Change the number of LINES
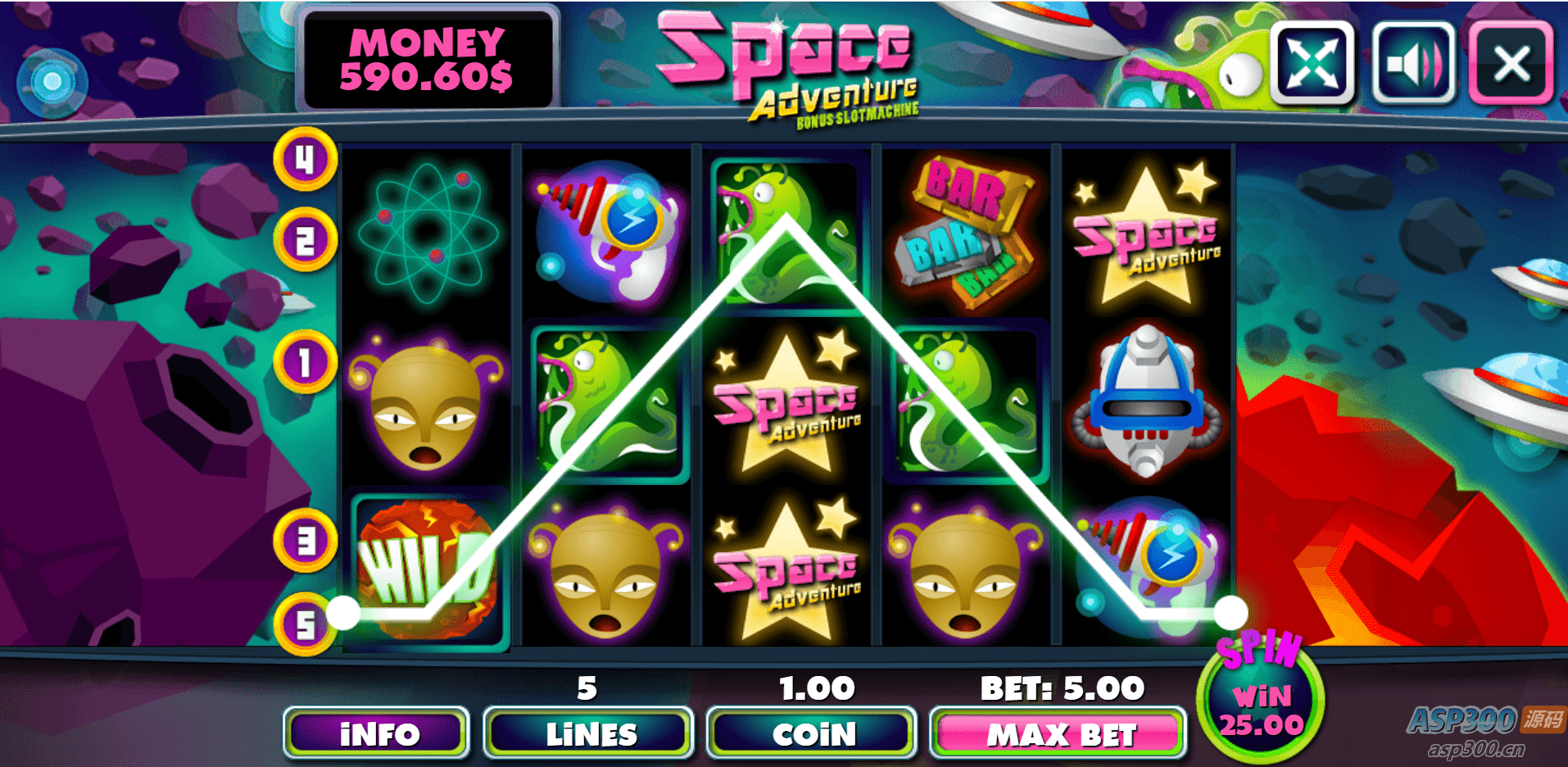1568x767 pixels. (x=589, y=733)
